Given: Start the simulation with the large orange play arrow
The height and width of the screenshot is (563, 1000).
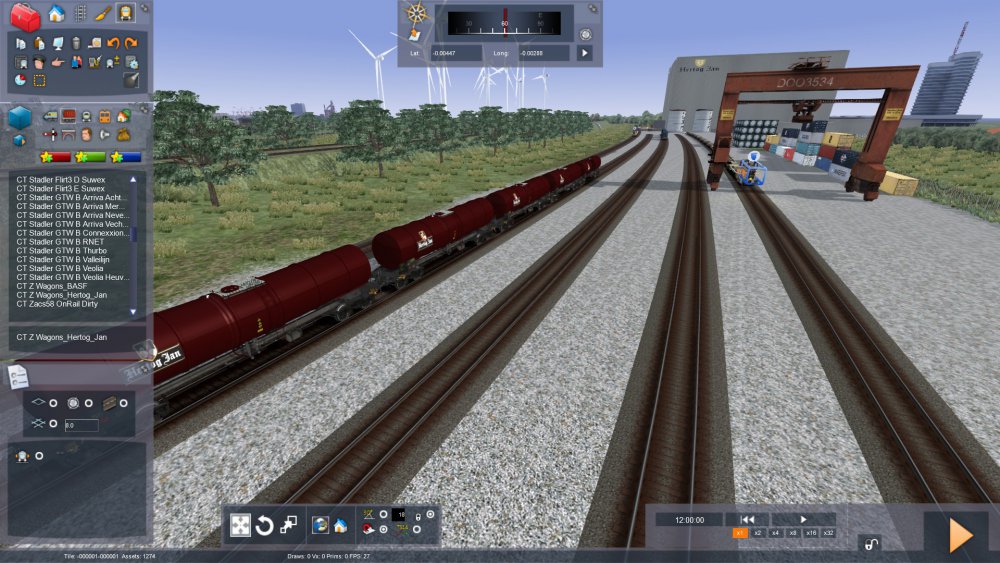Looking at the screenshot, I should coord(960,535).
